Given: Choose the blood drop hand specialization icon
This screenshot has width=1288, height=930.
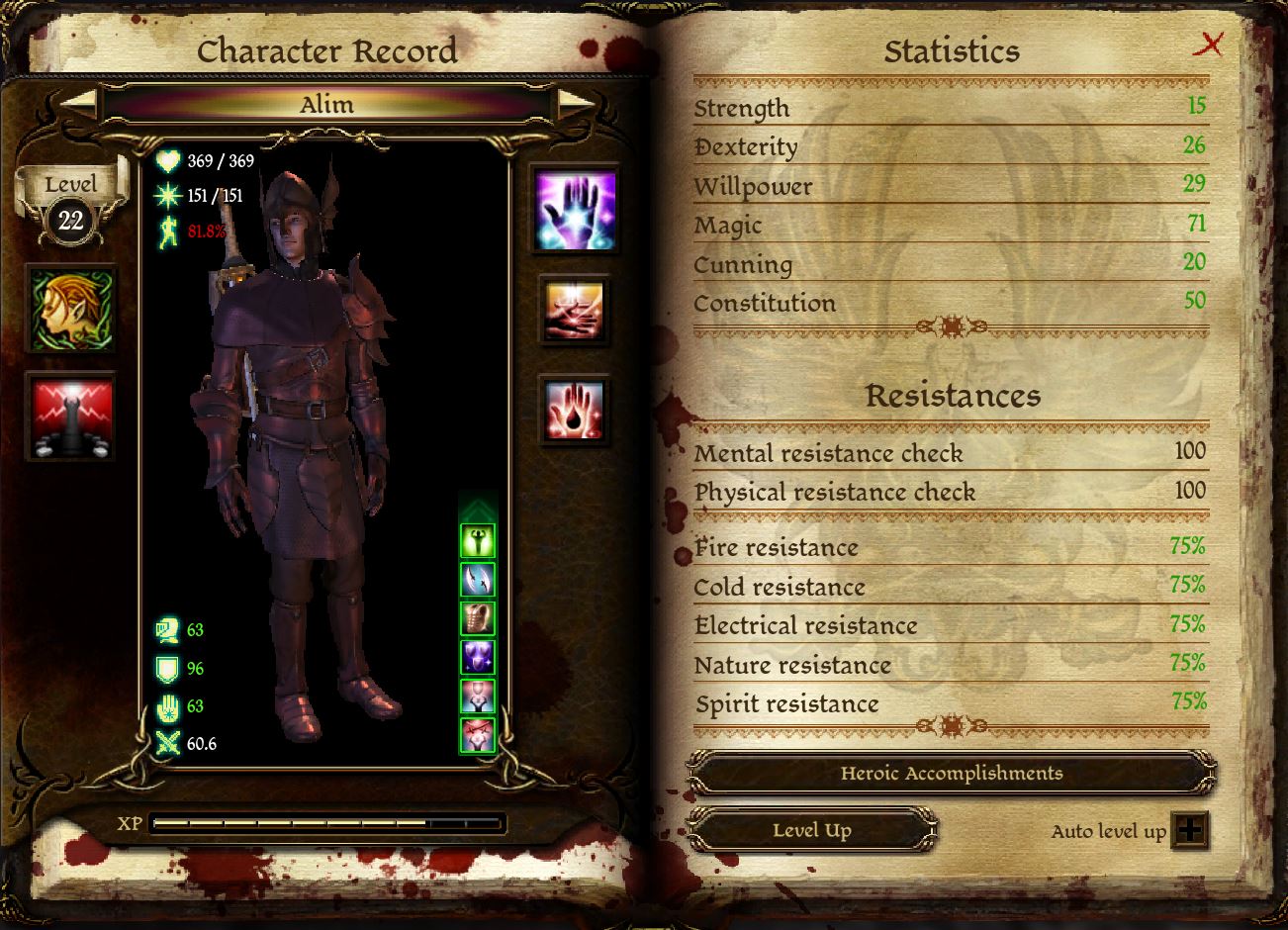Looking at the screenshot, I should pyautogui.click(x=575, y=409).
